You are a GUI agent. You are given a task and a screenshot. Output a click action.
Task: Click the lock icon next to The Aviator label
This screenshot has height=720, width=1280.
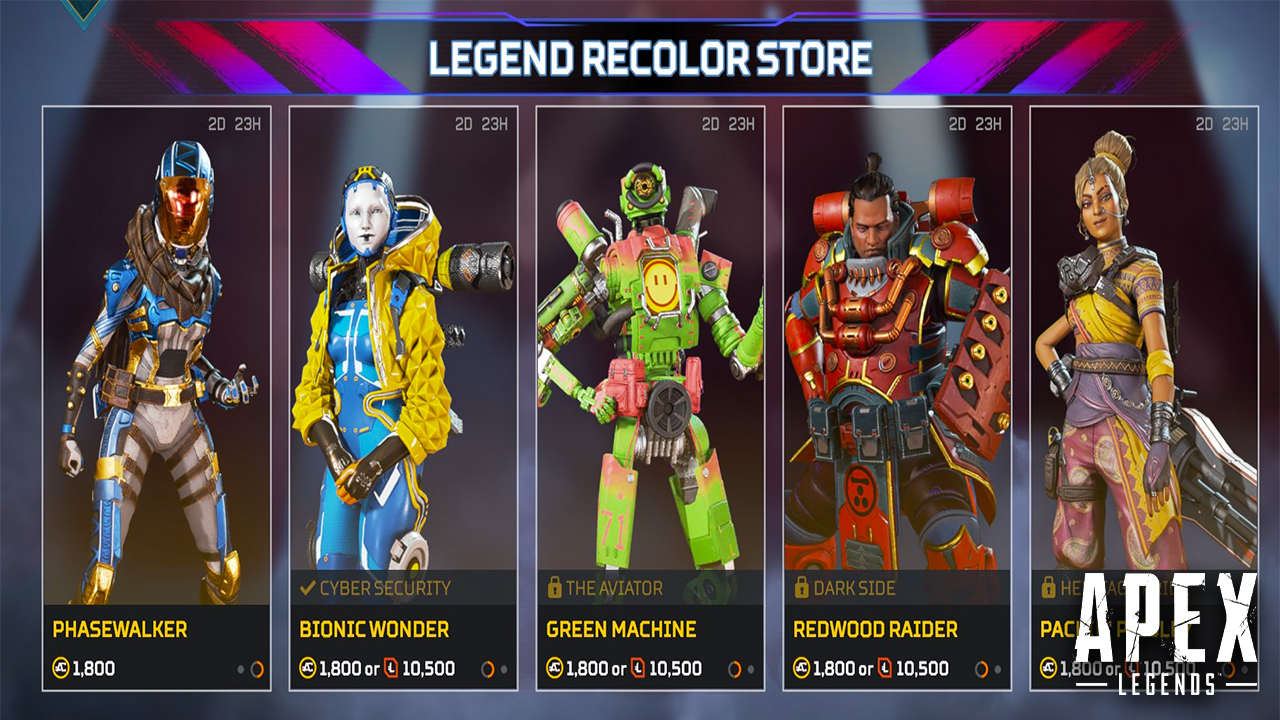[x=553, y=588]
